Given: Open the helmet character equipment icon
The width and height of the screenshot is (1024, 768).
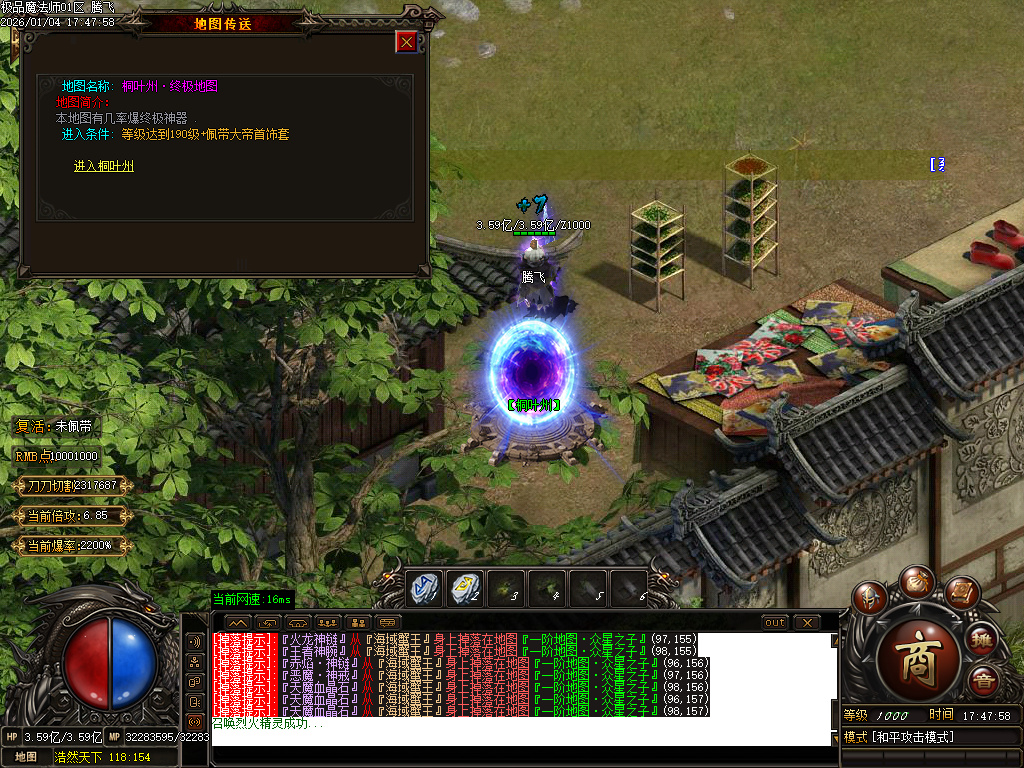Looking at the screenshot, I should [x=872, y=598].
